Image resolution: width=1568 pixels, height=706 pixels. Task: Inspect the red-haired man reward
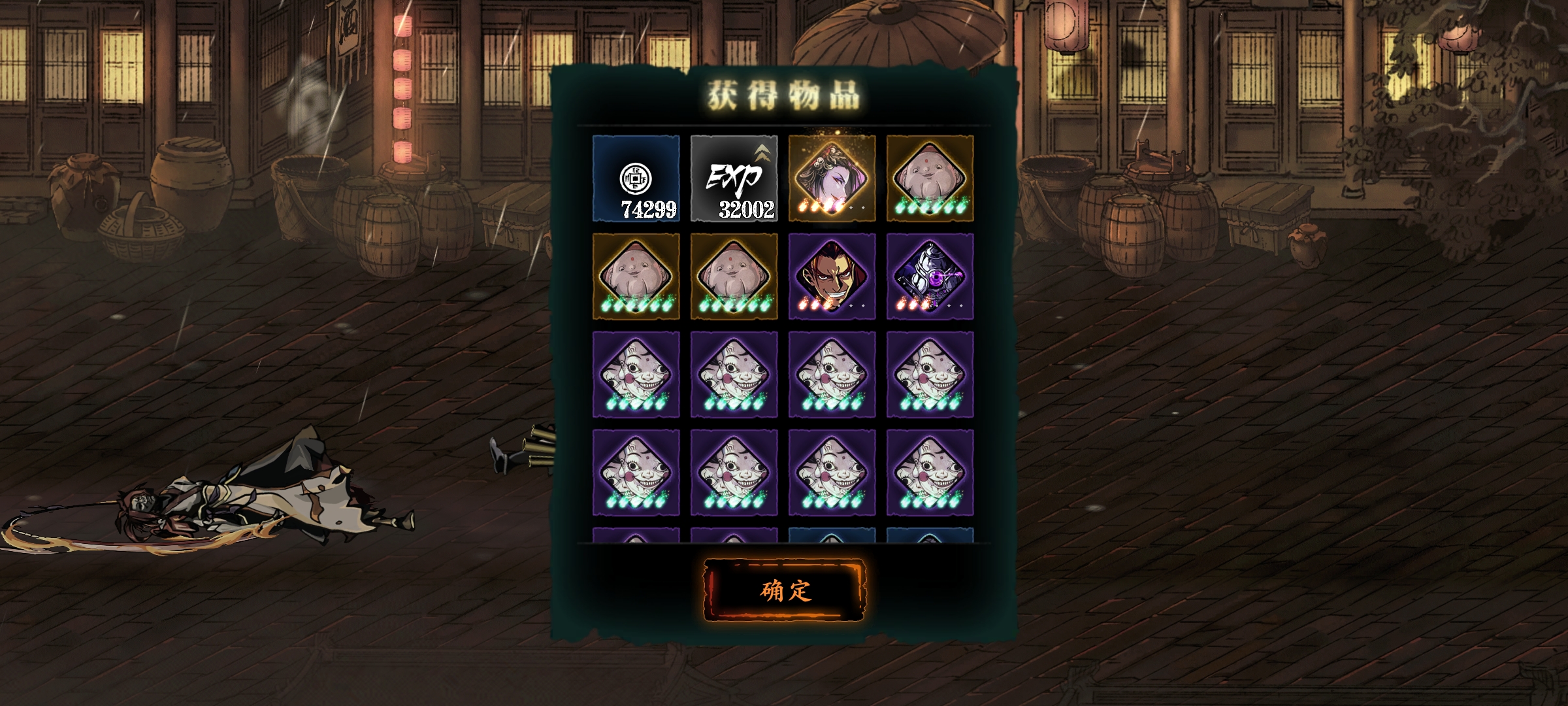pyautogui.click(x=832, y=277)
